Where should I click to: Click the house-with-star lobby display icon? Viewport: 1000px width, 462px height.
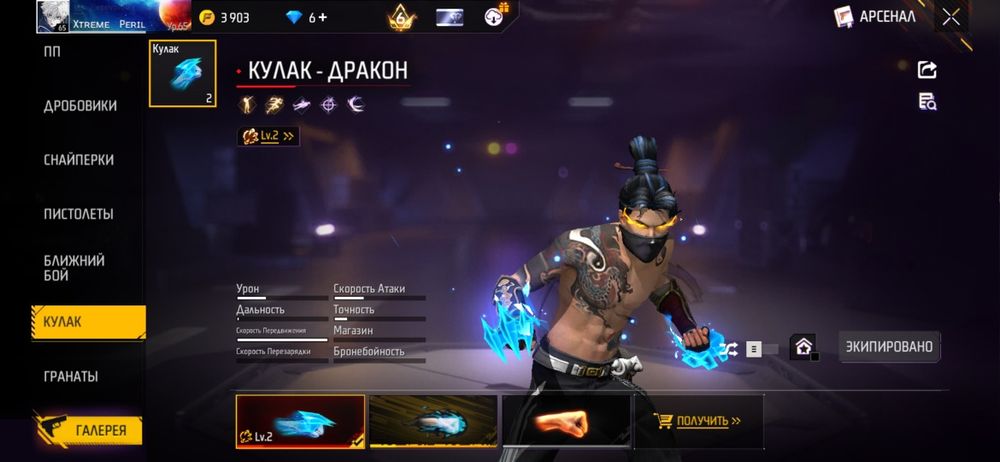pyautogui.click(x=802, y=347)
